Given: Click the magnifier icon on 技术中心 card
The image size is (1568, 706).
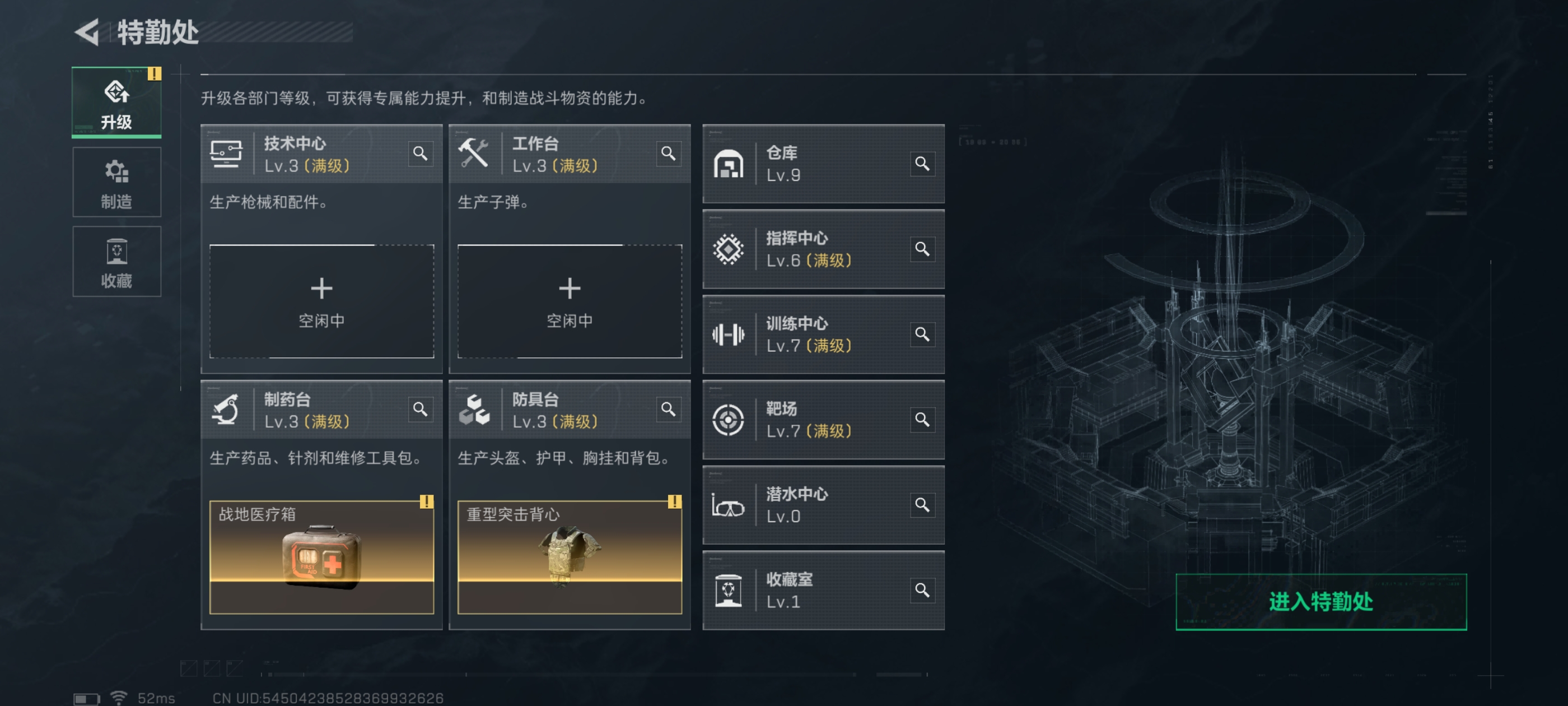Looking at the screenshot, I should pyautogui.click(x=421, y=154).
